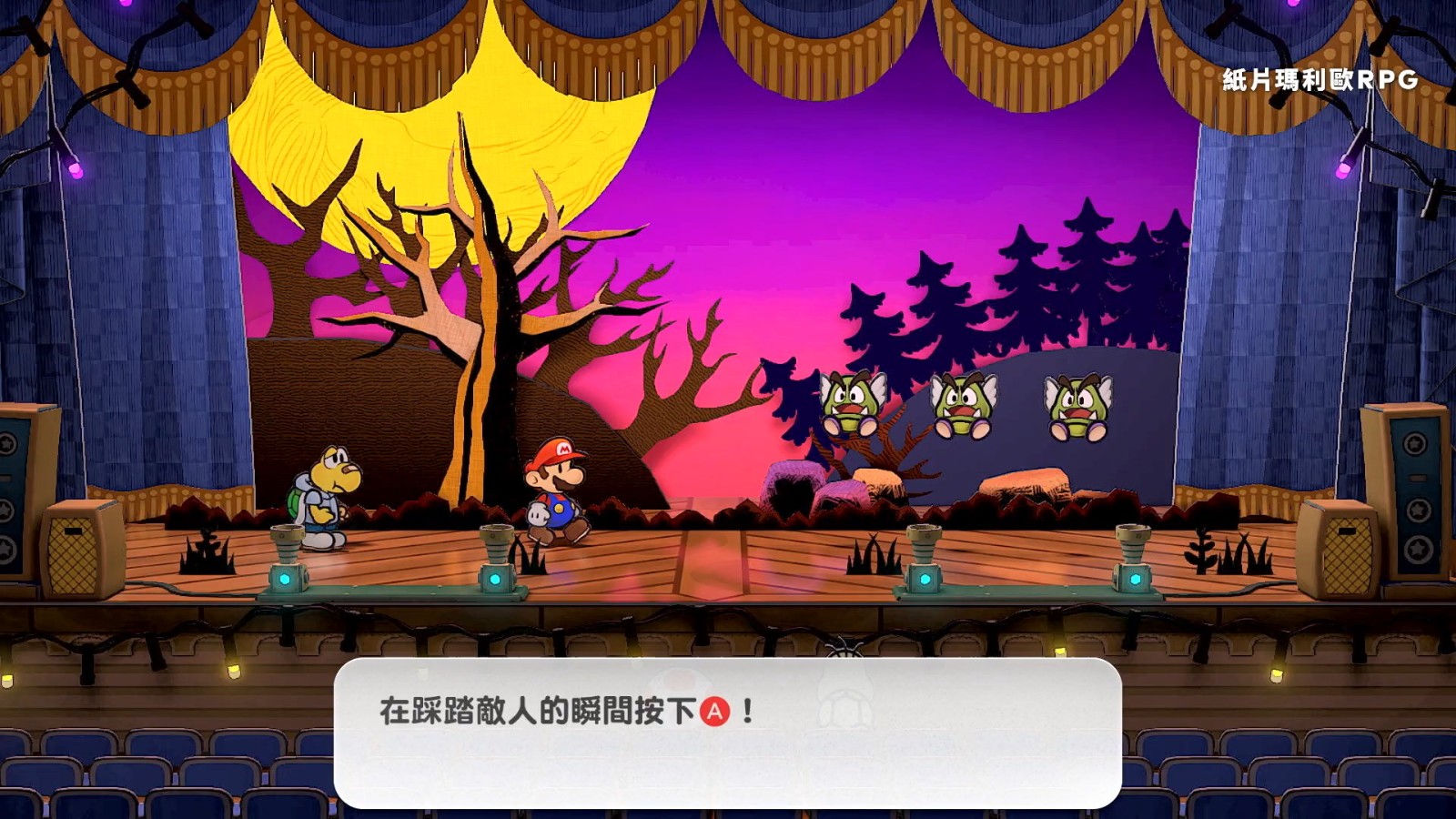Select the middle winged Goomba enemy

click(965, 405)
